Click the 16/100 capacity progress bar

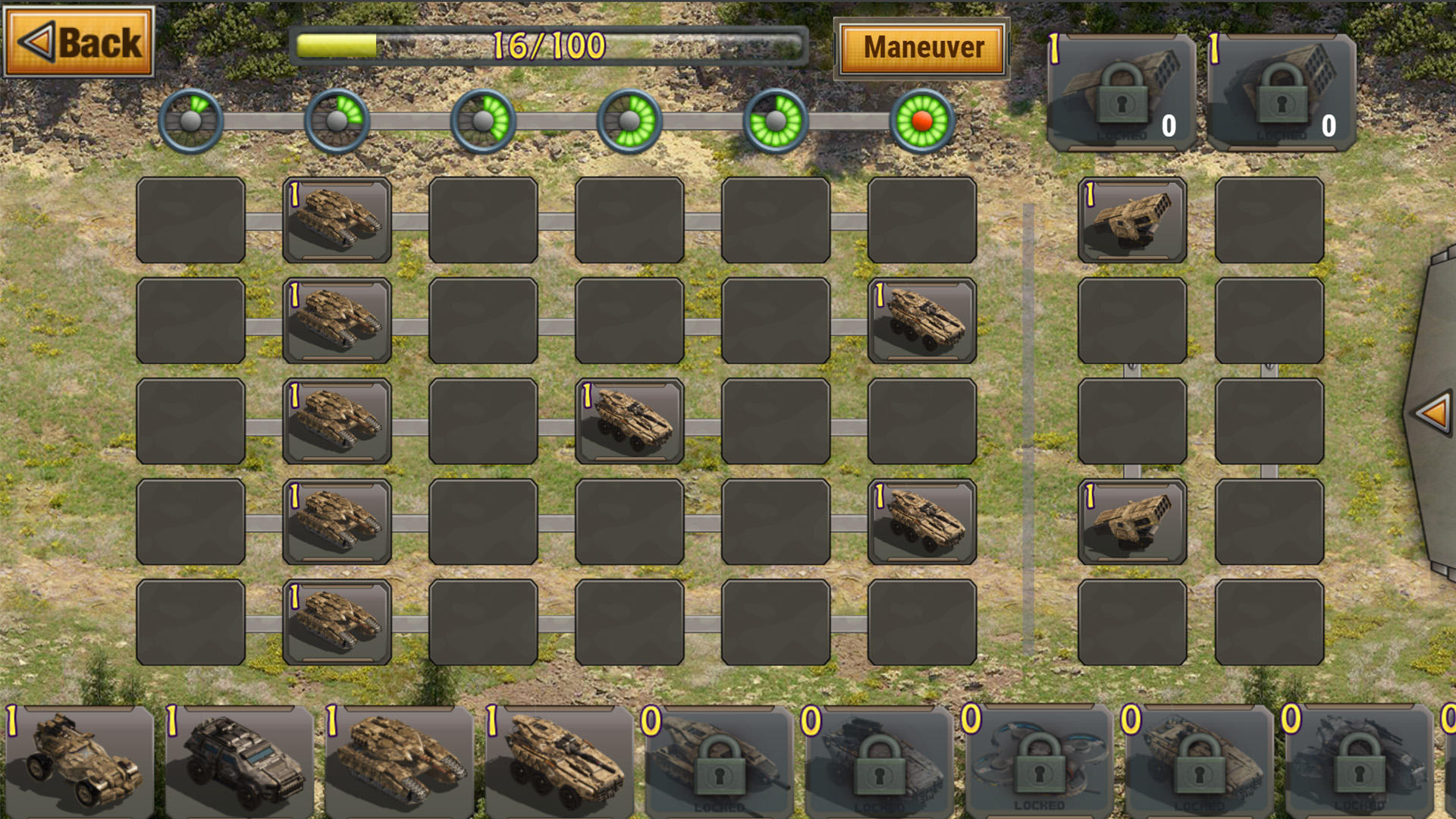point(550,45)
